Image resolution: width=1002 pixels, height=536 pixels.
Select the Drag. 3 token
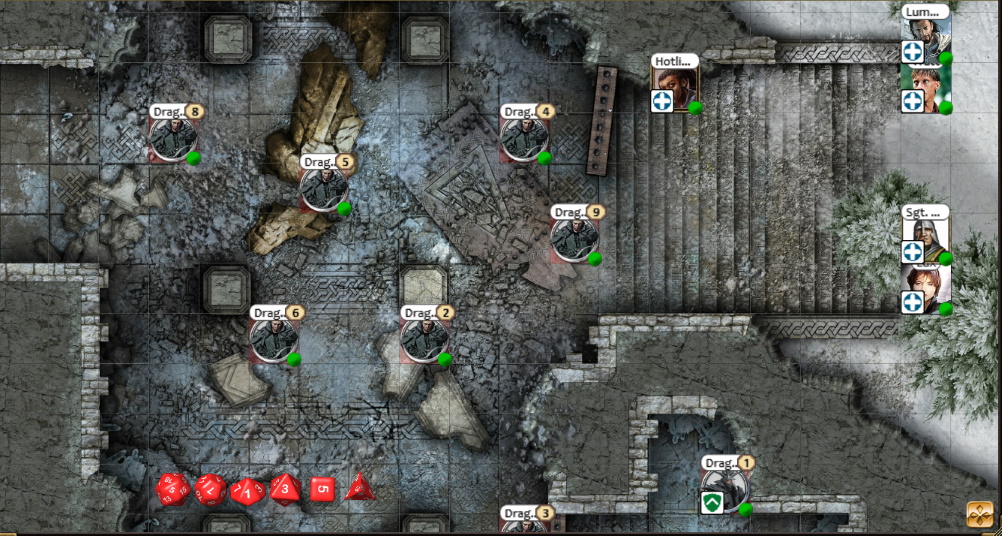tap(524, 526)
